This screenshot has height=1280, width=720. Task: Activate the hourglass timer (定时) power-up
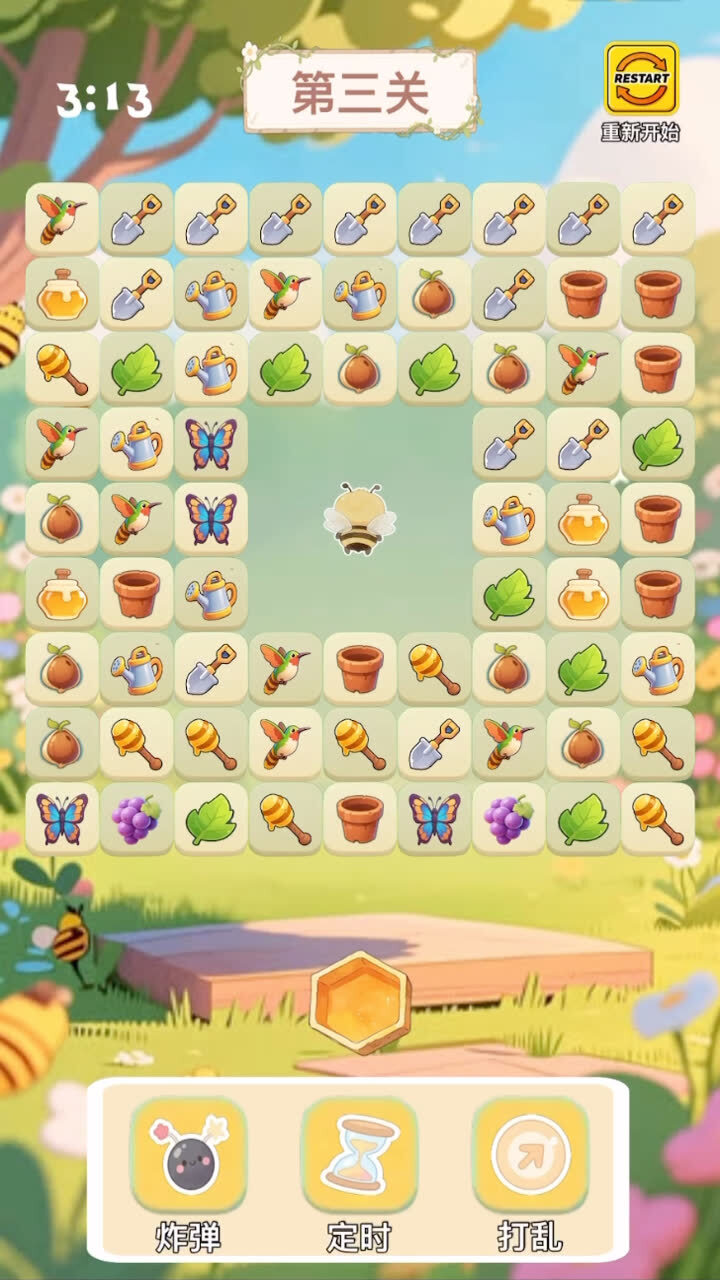359,1155
